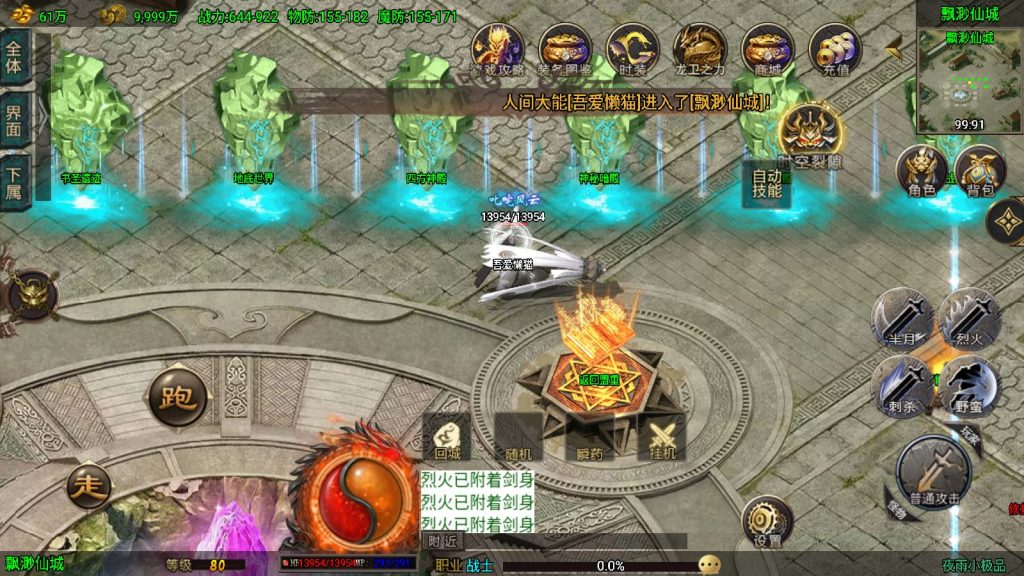Tap the 普通攻击 normal attack button
Viewport: 1024px width, 576px height.
tap(933, 472)
